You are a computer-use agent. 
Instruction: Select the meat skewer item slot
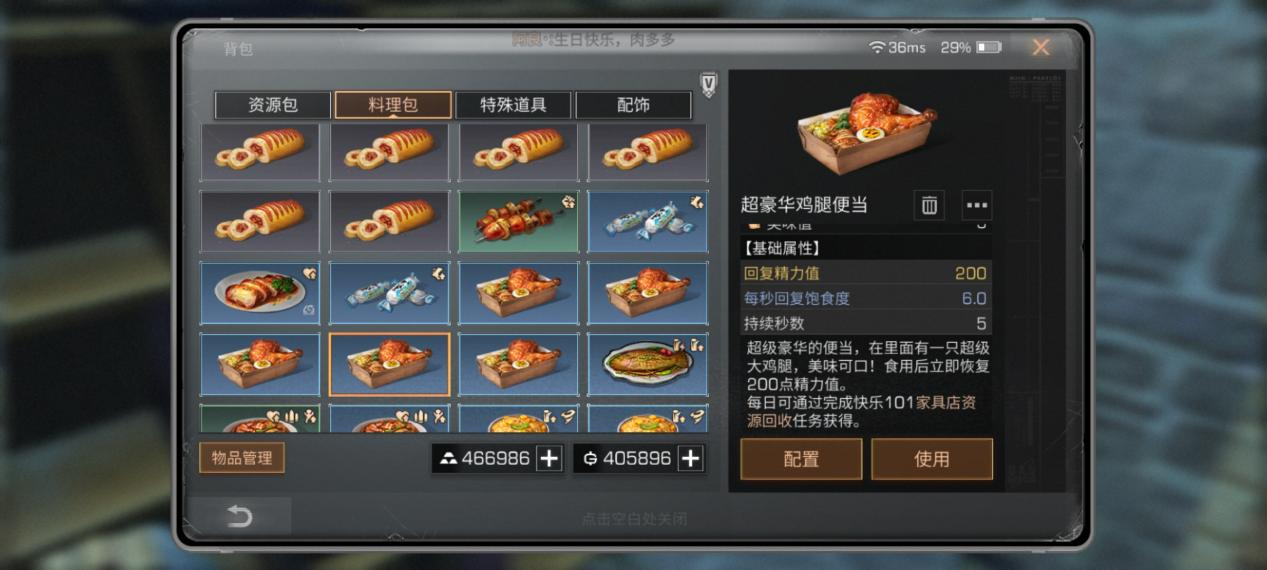pyautogui.click(x=518, y=222)
